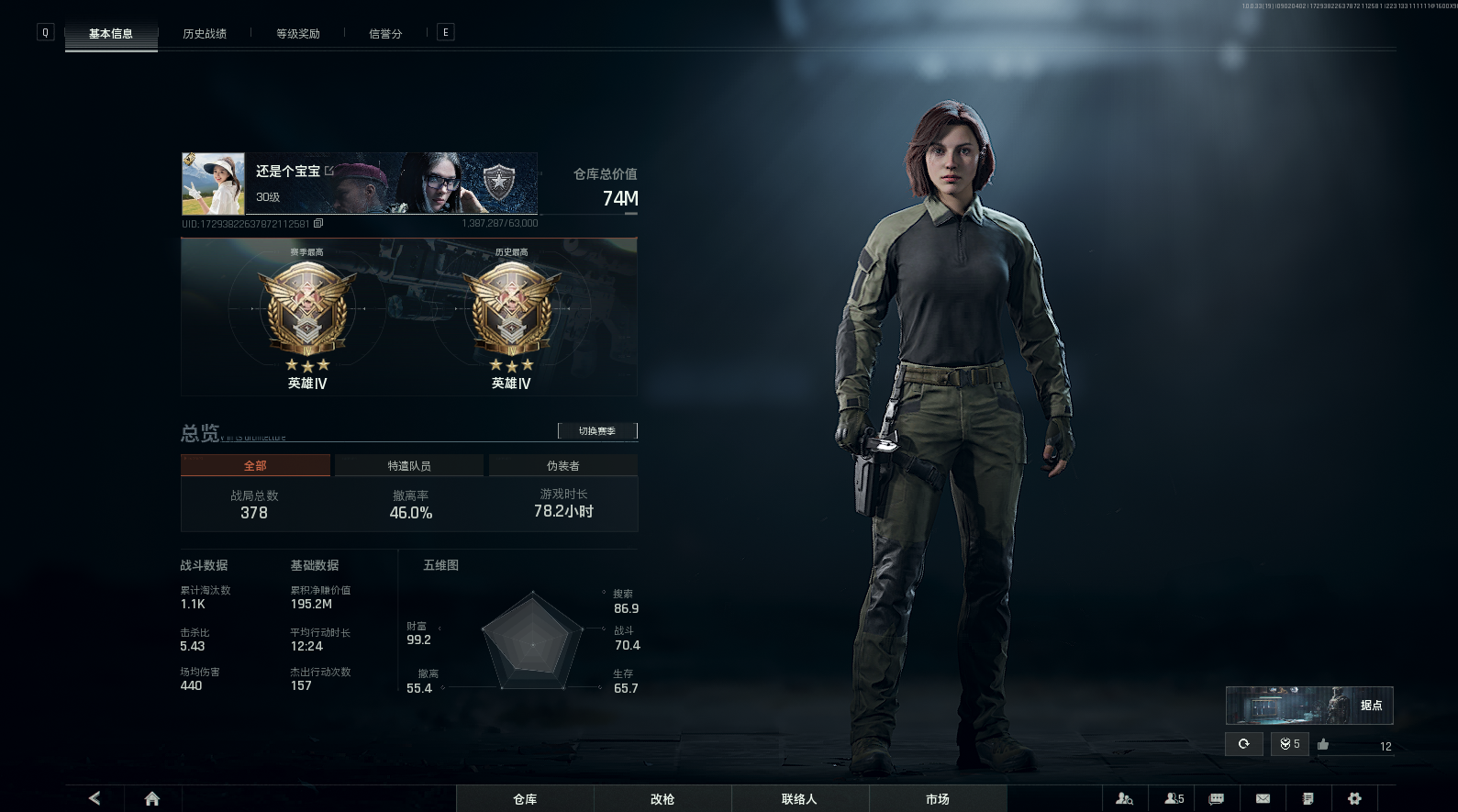Select the 信誉分 tab

(385, 34)
